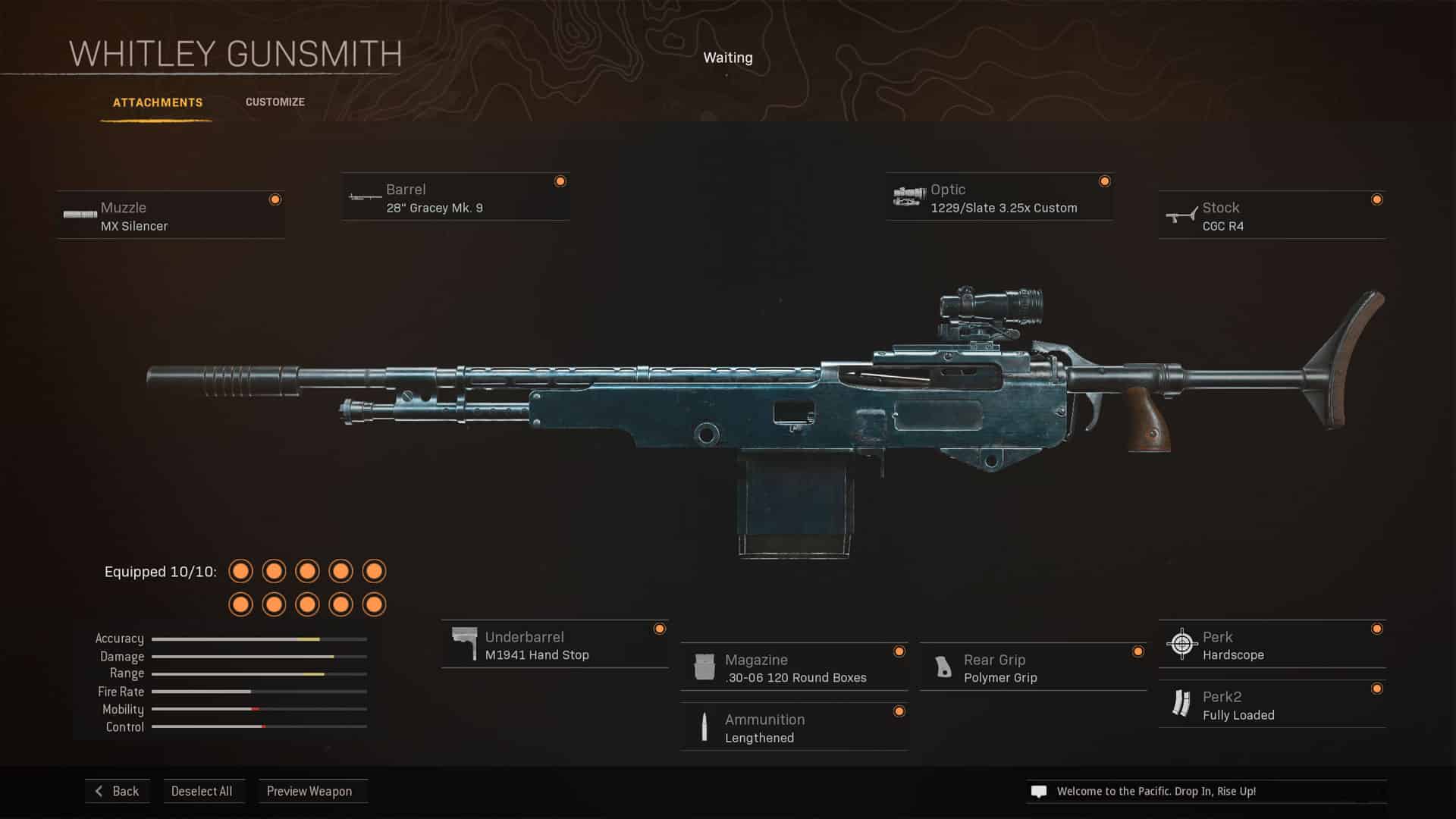Image resolution: width=1456 pixels, height=819 pixels.
Task: Open the chat message box
Action: pyautogui.click(x=1206, y=791)
